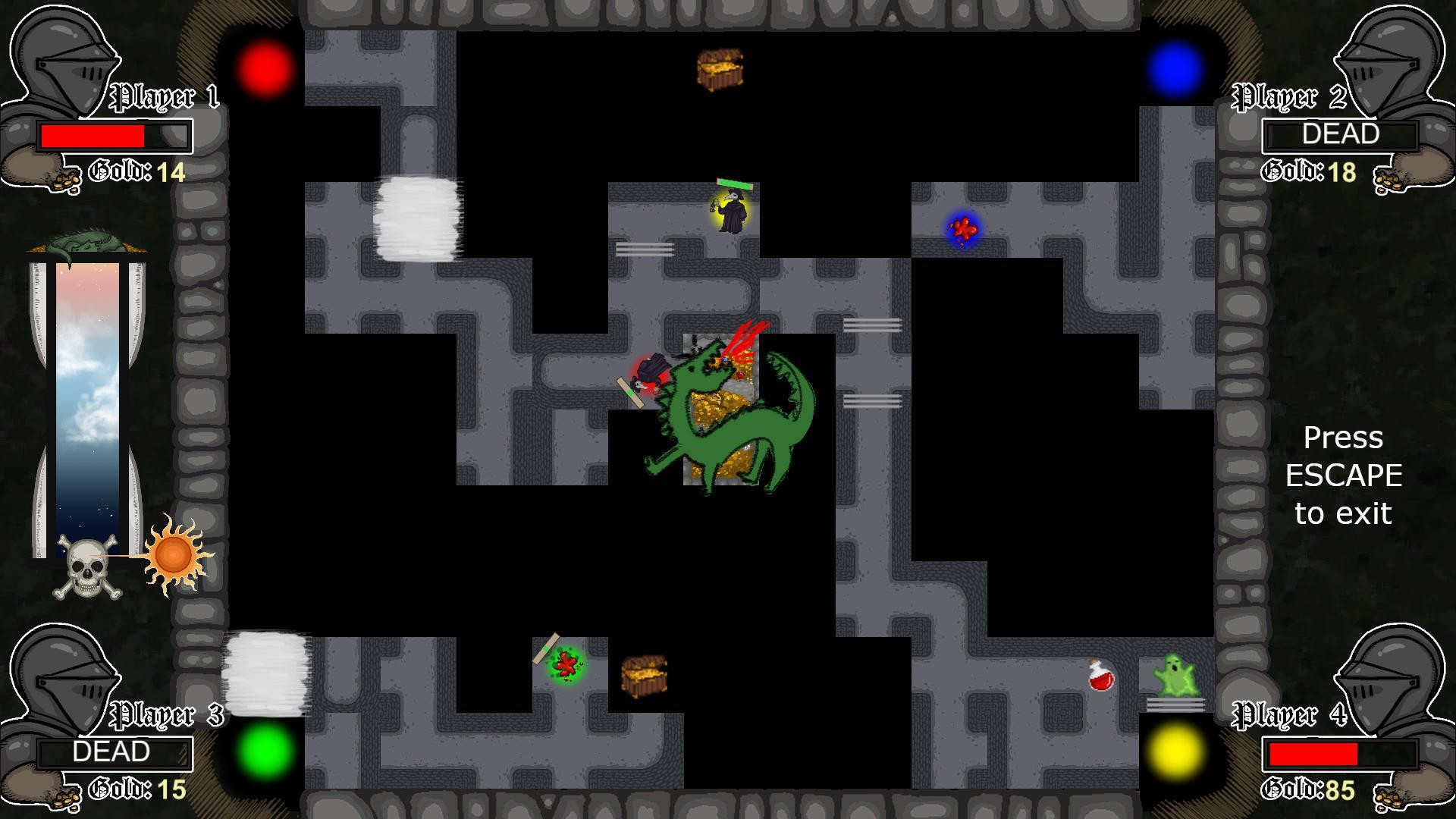Click the gold coin pile beside Player 1 gold count
The image size is (1456, 819).
pos(64,180)
